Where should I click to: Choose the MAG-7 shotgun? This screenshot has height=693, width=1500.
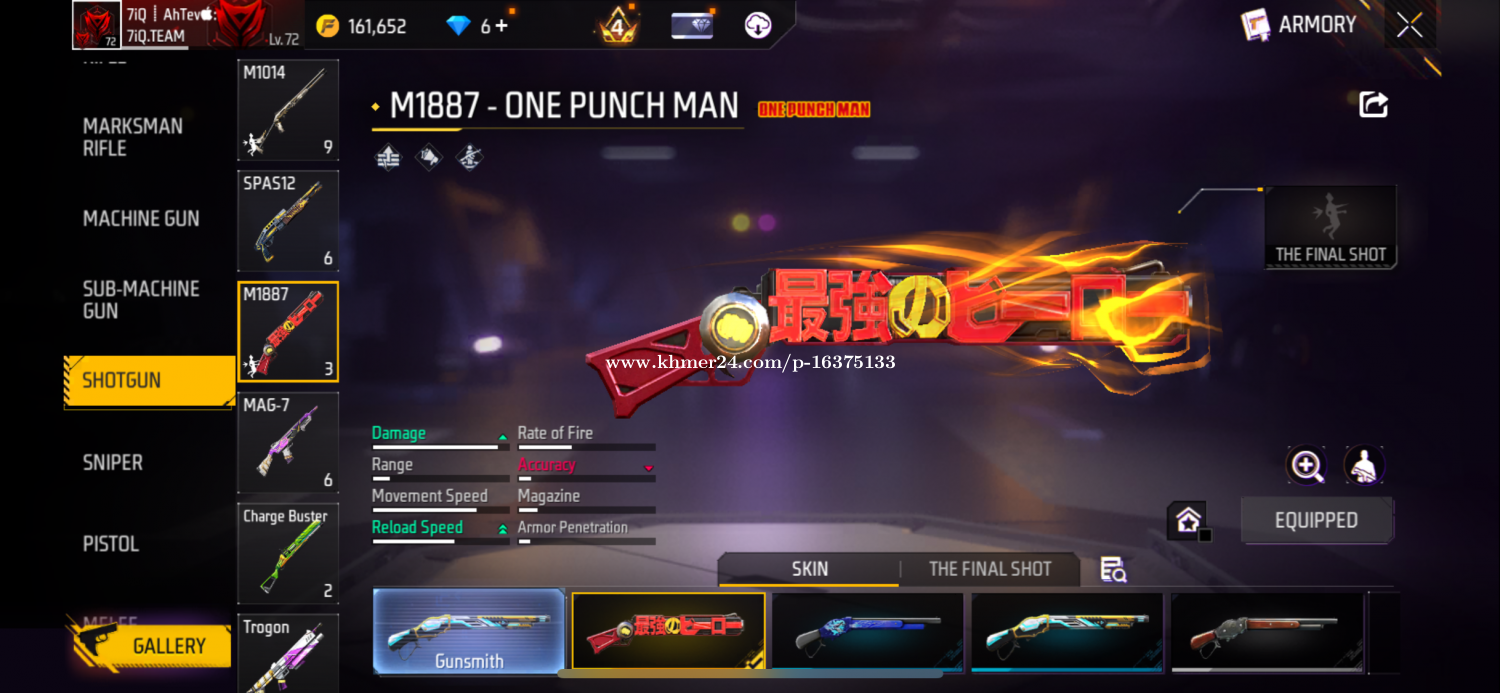pos(288,443)
